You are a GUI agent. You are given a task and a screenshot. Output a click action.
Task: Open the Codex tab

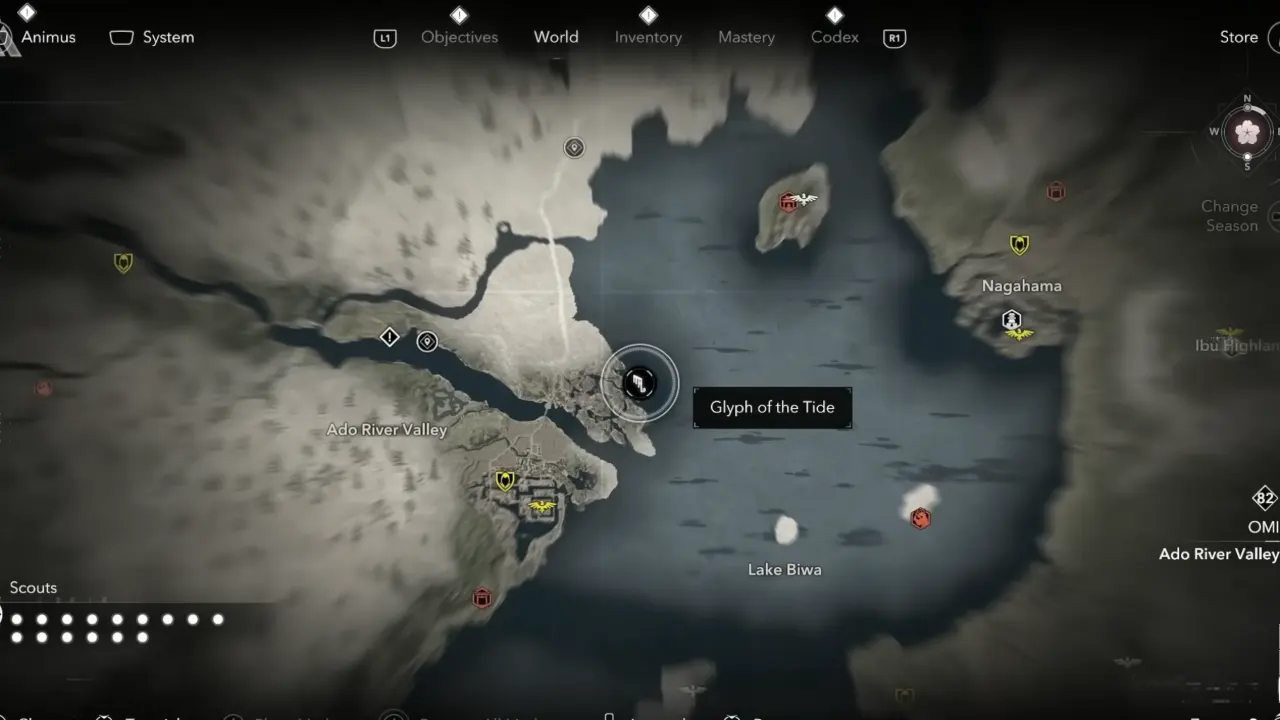click(835, 37)
